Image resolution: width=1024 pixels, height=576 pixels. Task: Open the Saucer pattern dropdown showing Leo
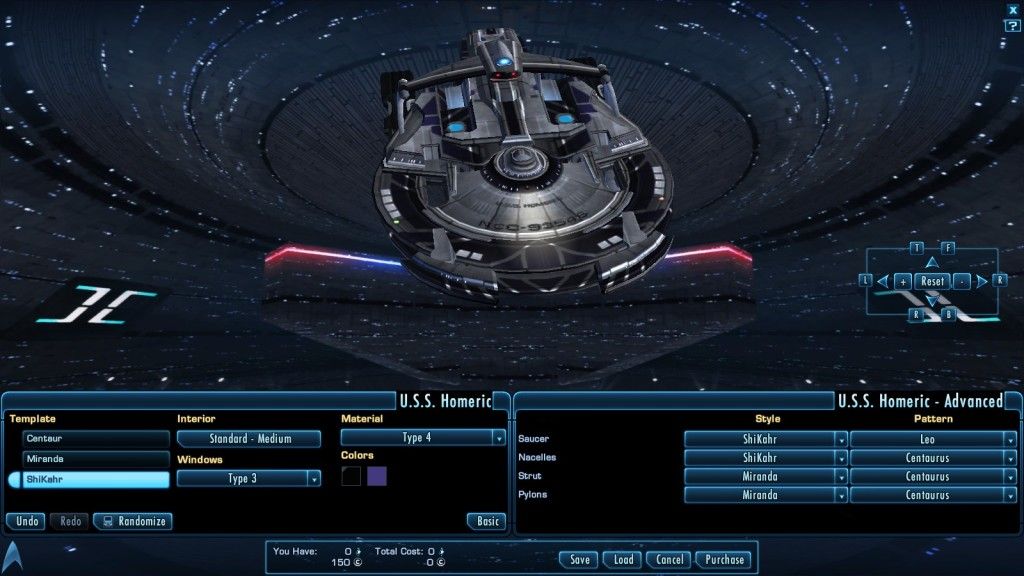(x=933, y=439)
